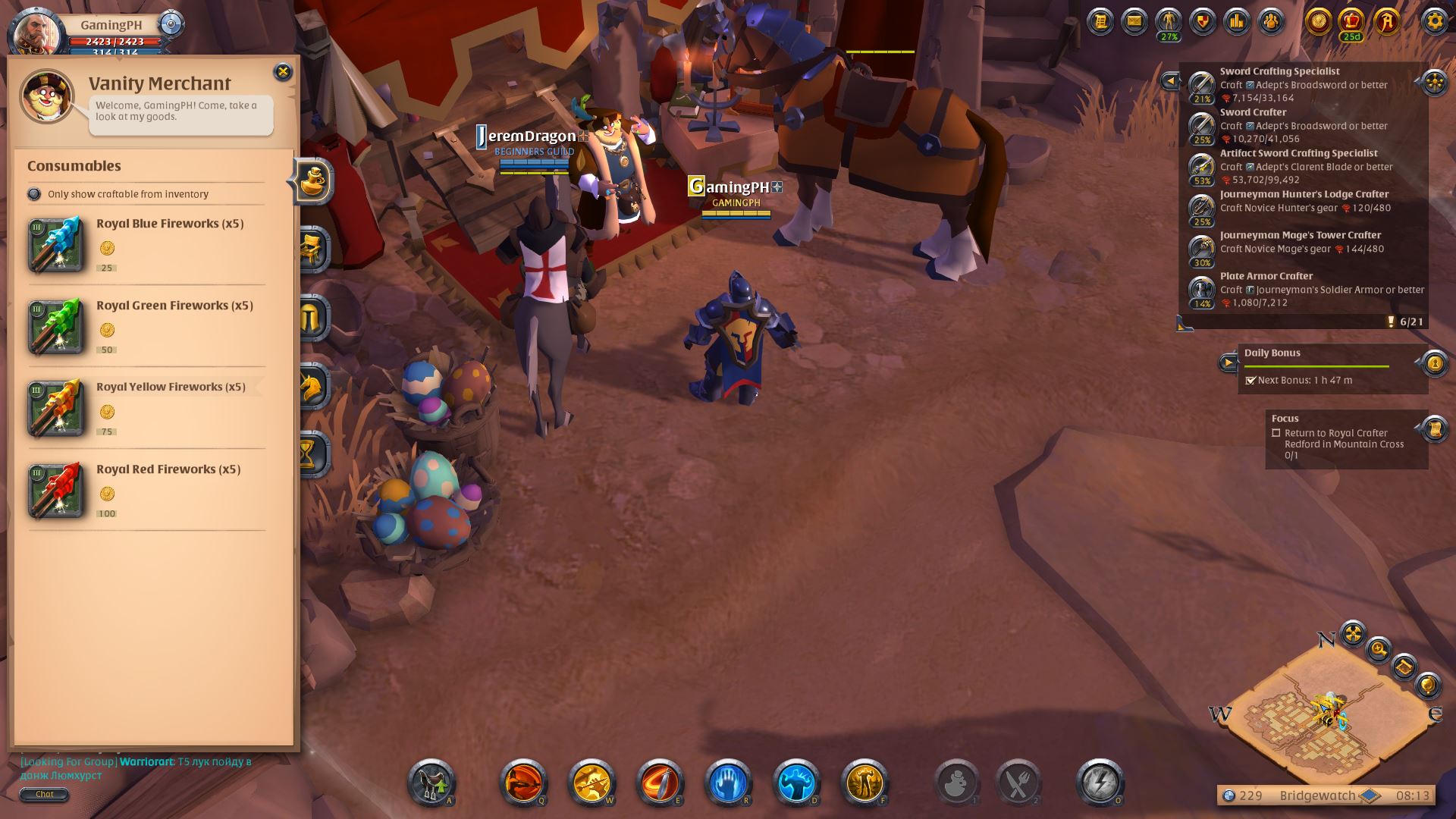Open the guild shield icon
The width and height of the screenshot is (1456, 819).
click(x=1201, y=20)
